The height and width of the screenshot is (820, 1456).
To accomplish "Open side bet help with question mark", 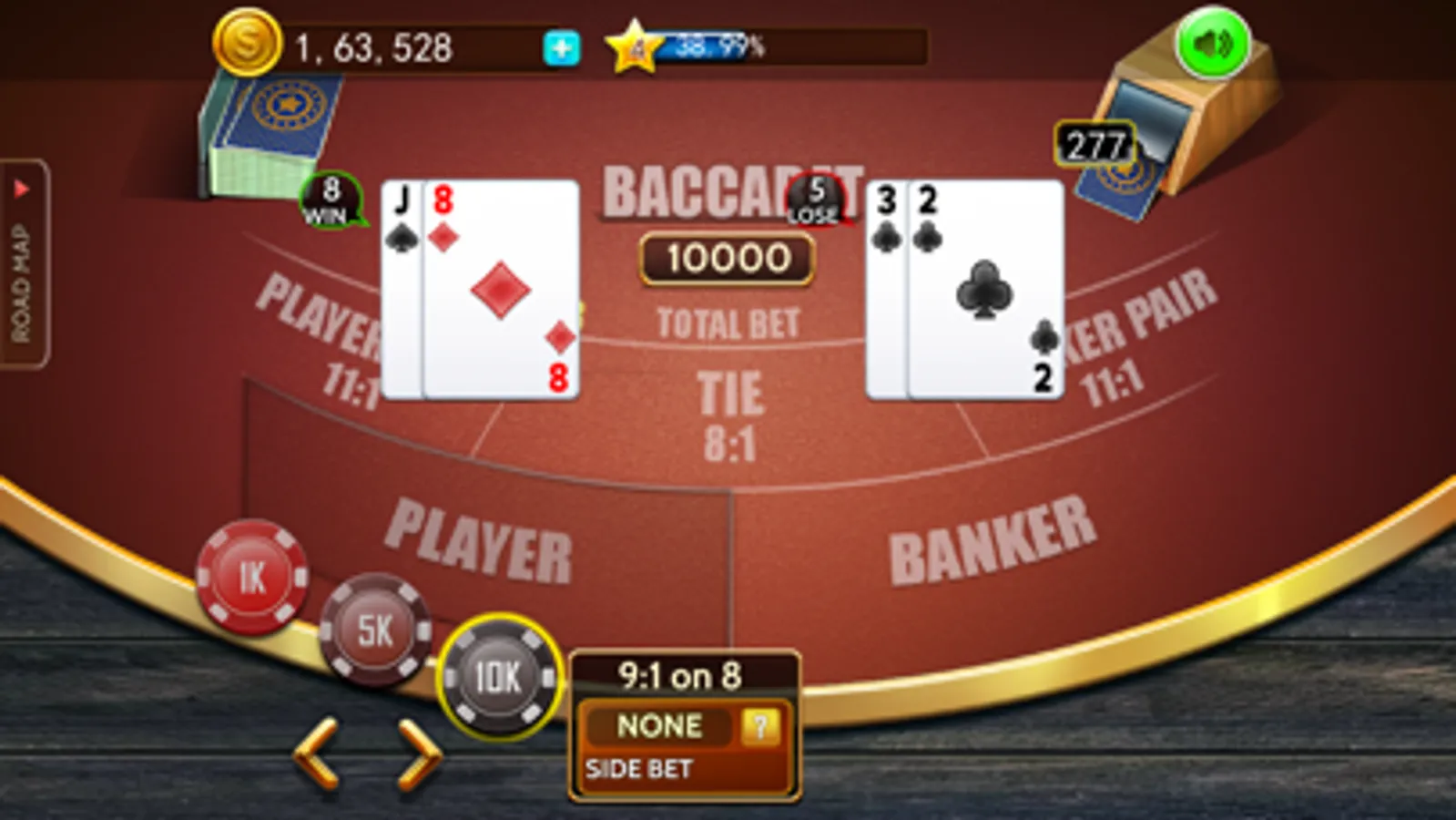I will click(760, 726).
